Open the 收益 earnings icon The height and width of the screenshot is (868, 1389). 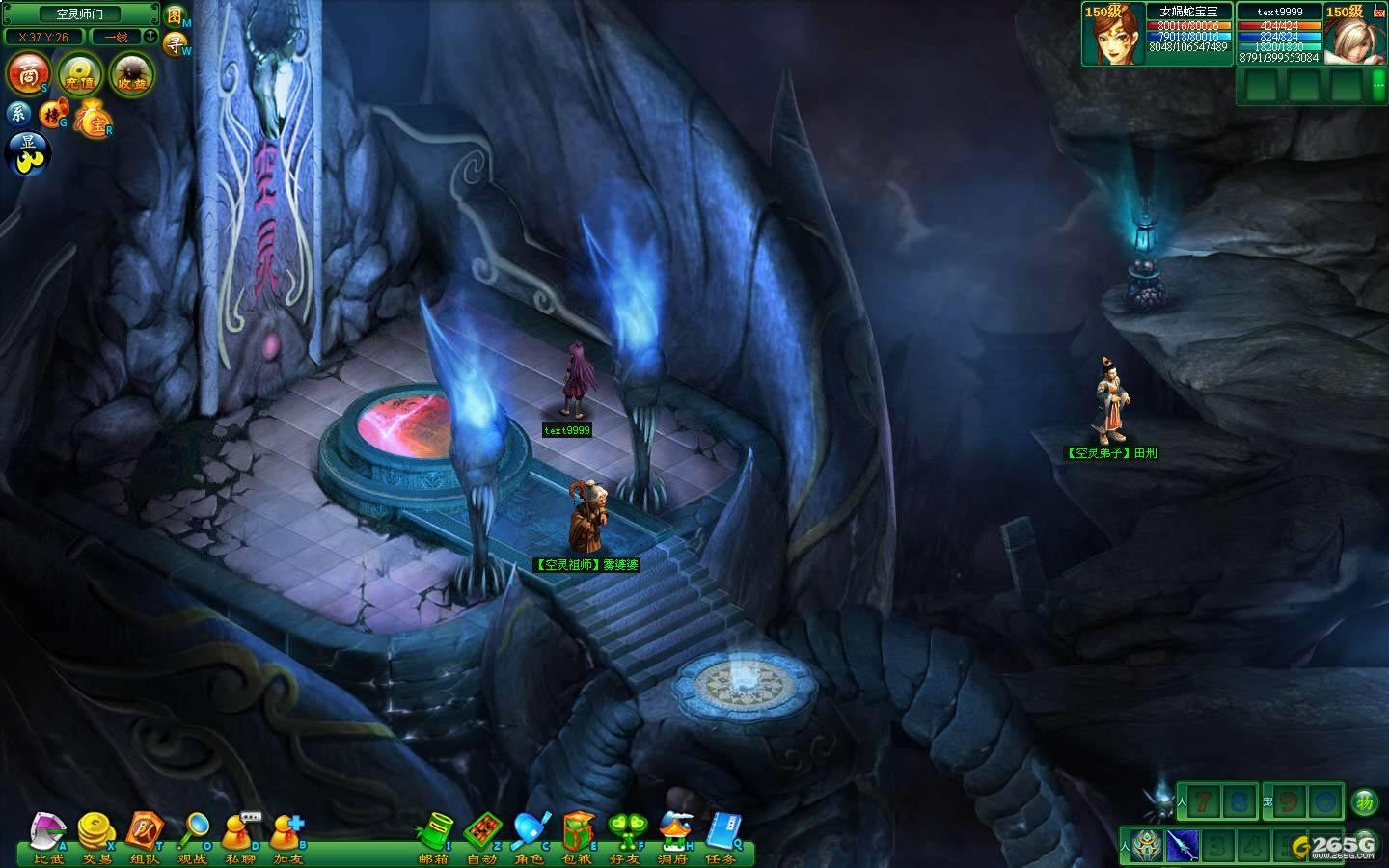[132, 74]
